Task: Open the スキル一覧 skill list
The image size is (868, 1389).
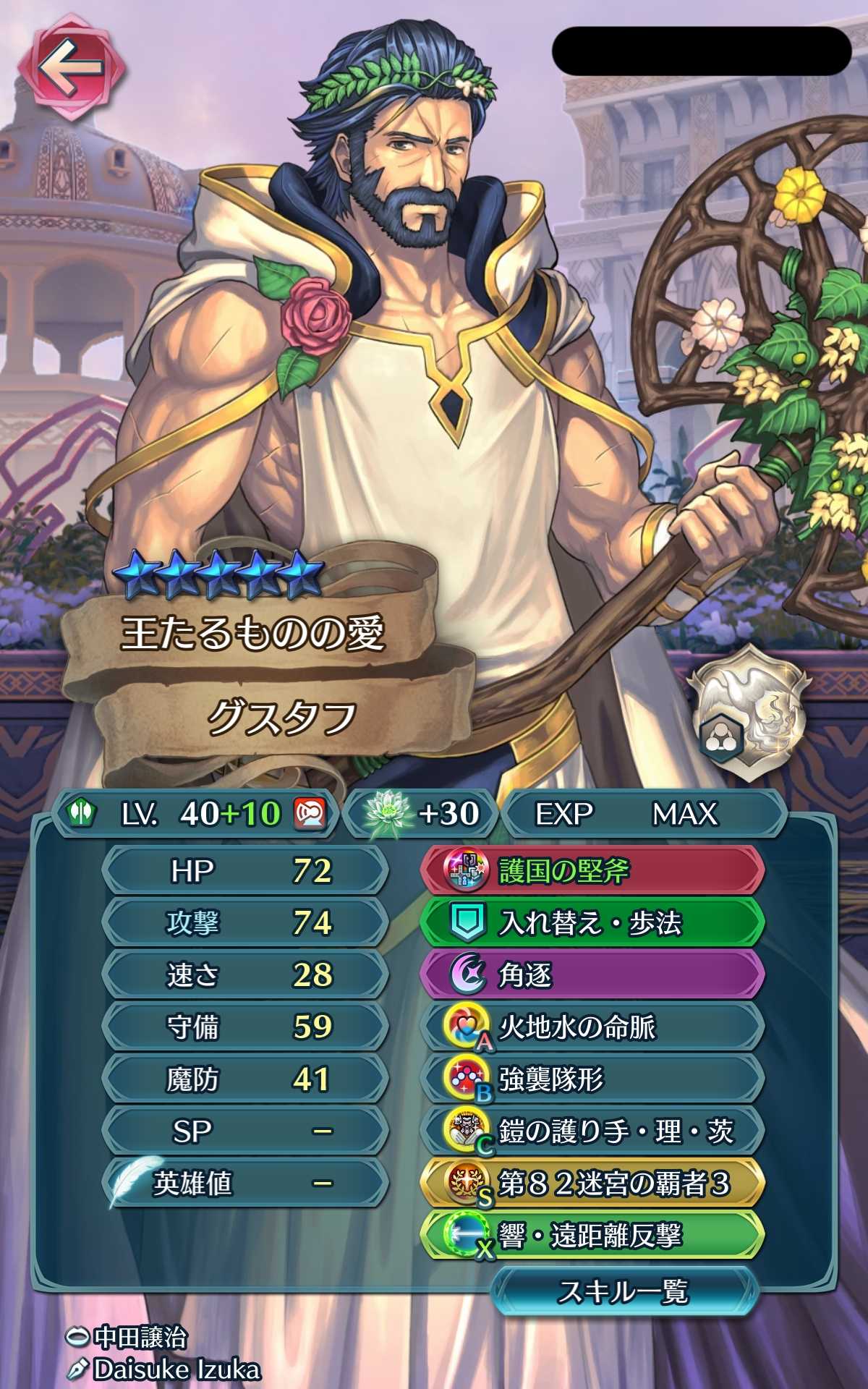Action: 624,1291
